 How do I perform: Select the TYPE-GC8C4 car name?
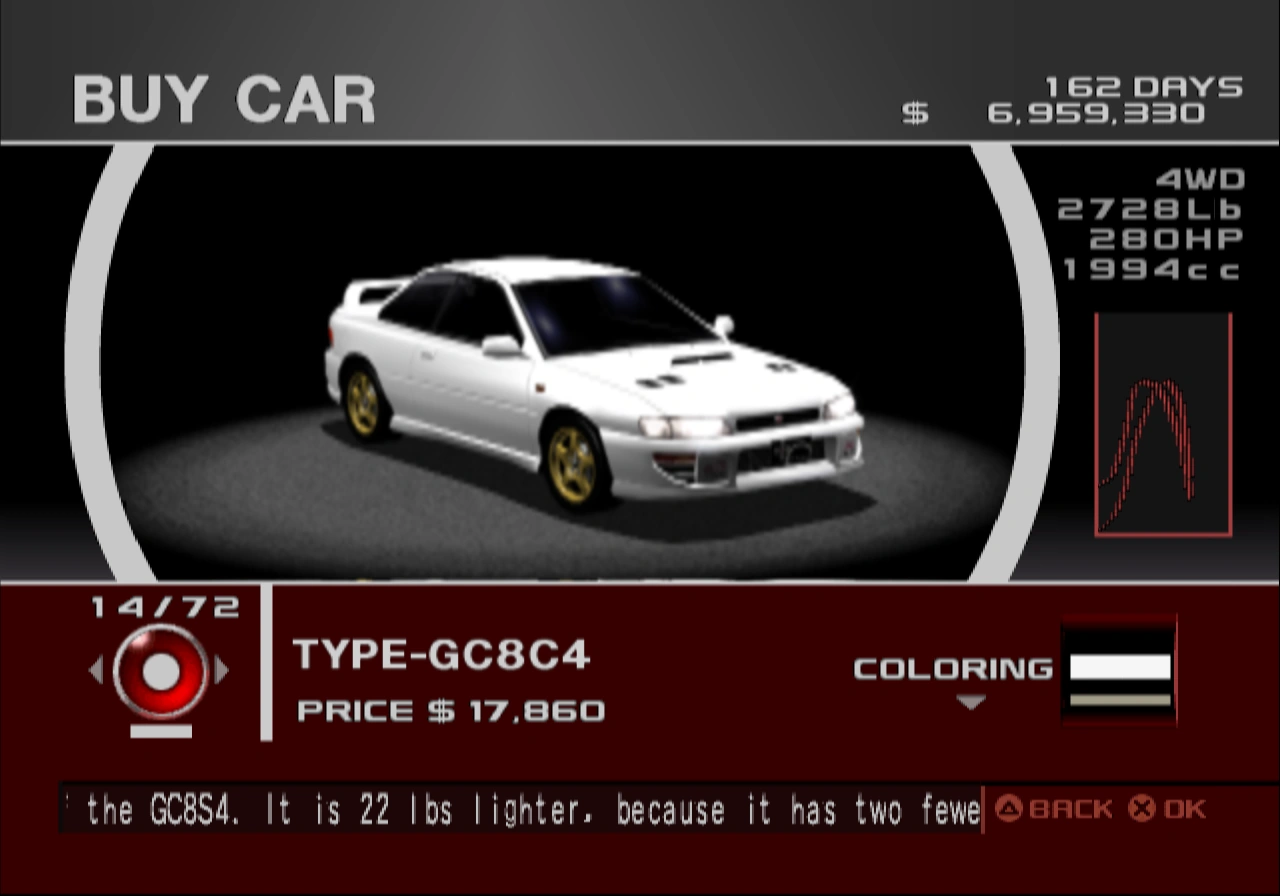pos(440,655)
